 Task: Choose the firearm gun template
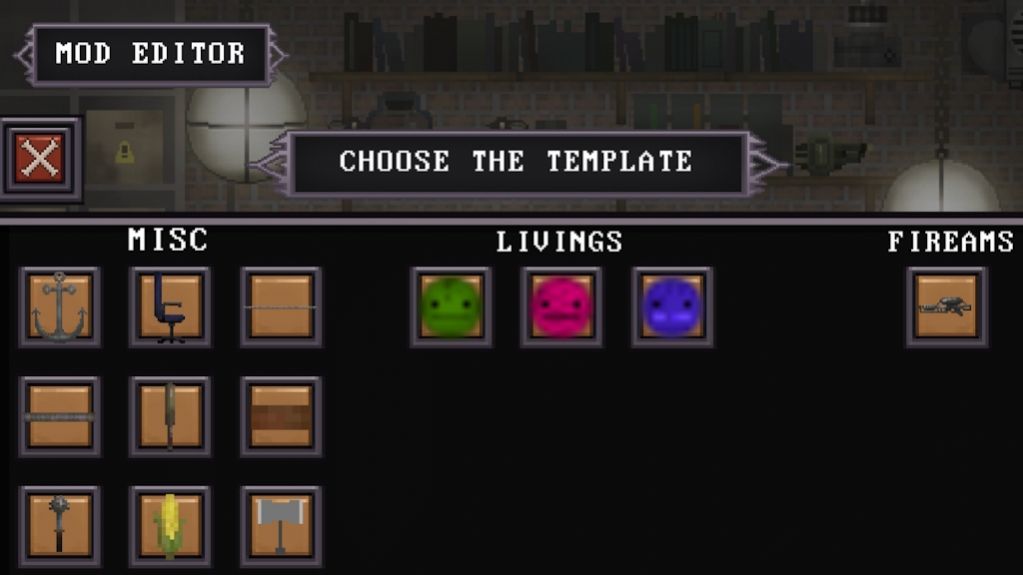946,307
